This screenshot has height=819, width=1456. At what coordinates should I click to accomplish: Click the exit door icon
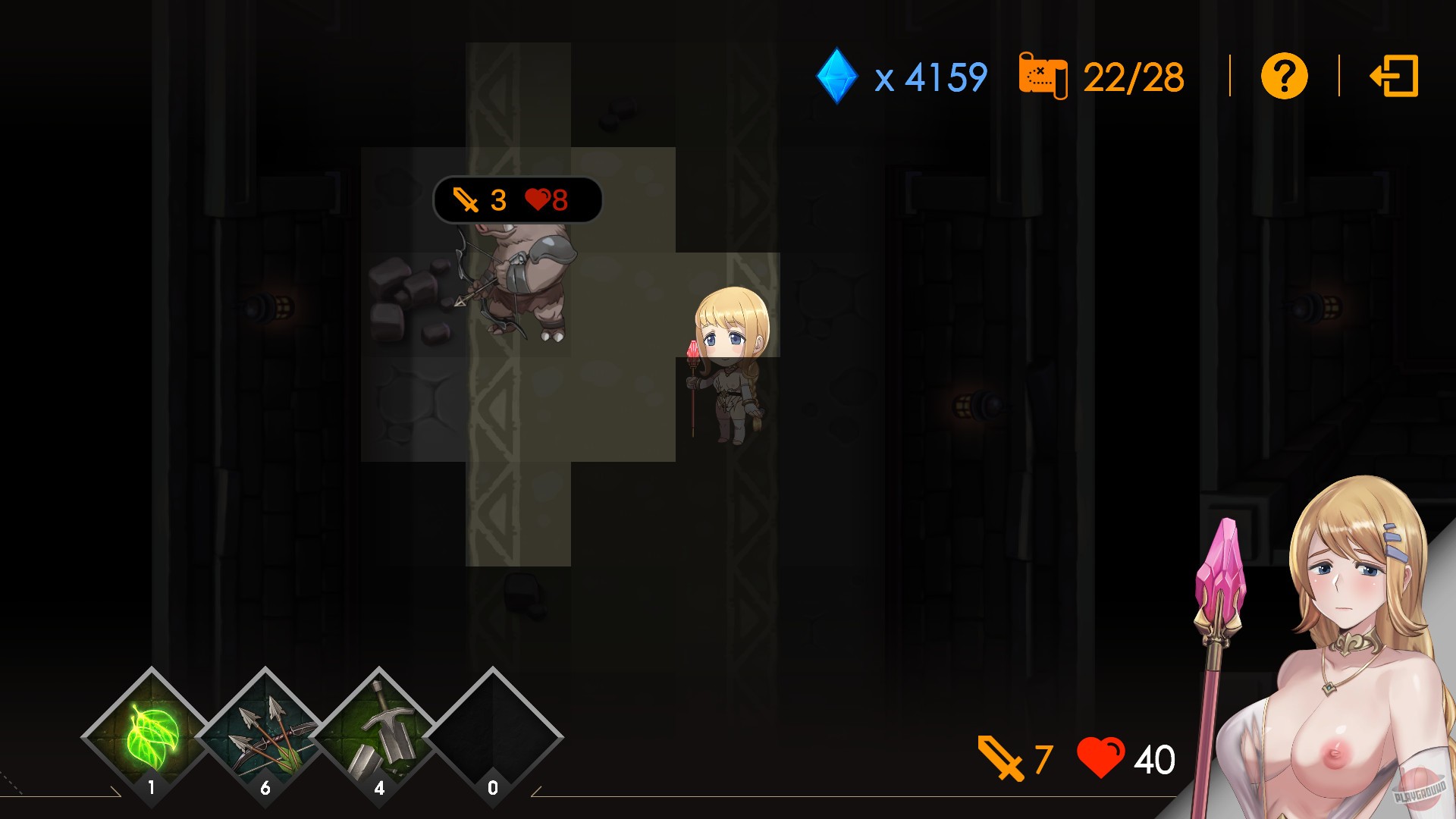[1395, 76]
